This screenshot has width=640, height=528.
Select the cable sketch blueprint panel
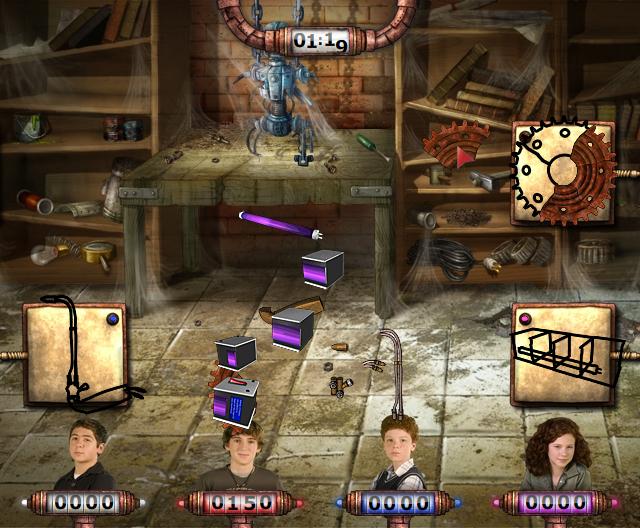(74, 357)
